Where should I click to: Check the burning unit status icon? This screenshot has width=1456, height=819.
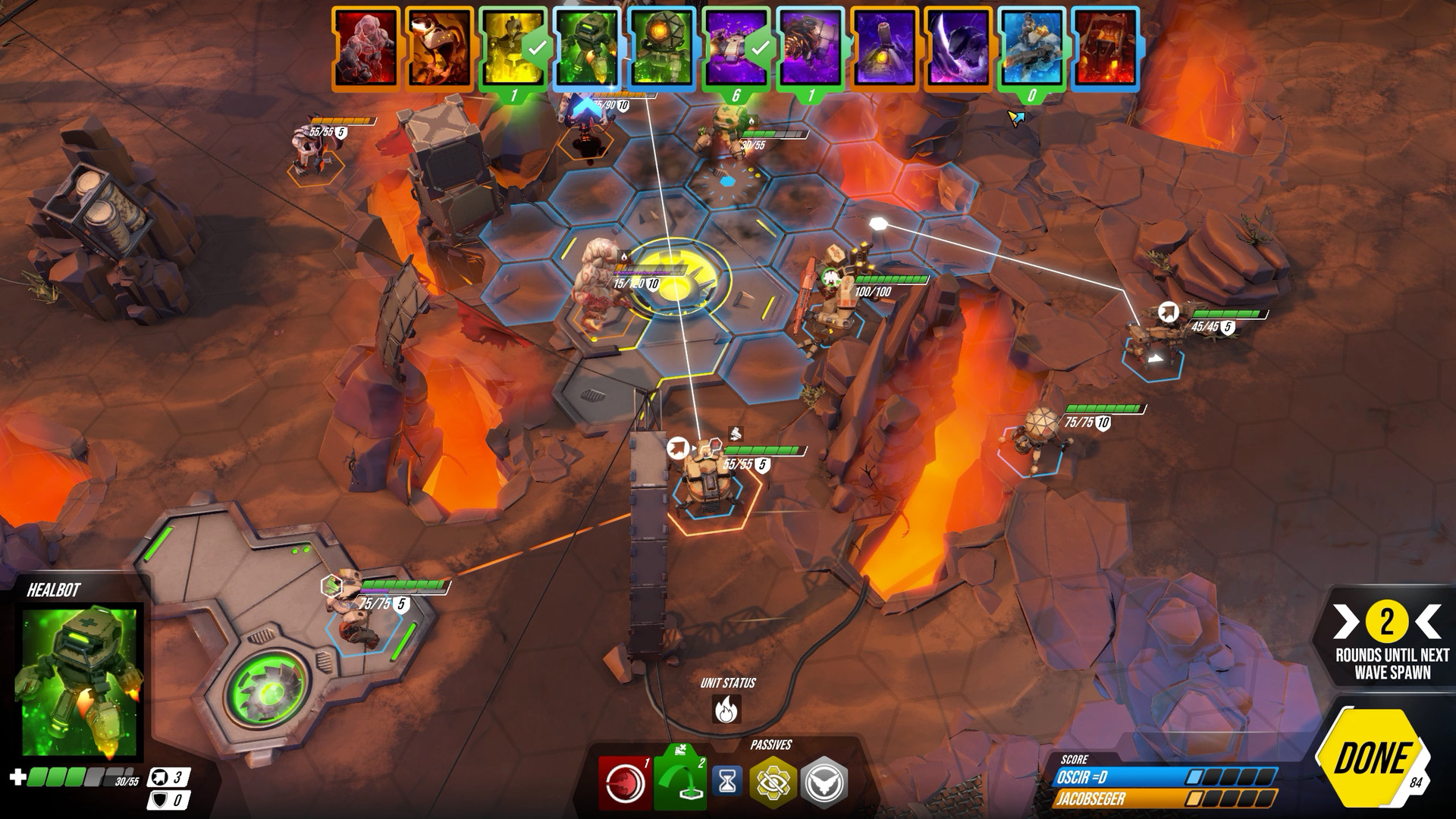pyautogui.click(x=728, y=710)
